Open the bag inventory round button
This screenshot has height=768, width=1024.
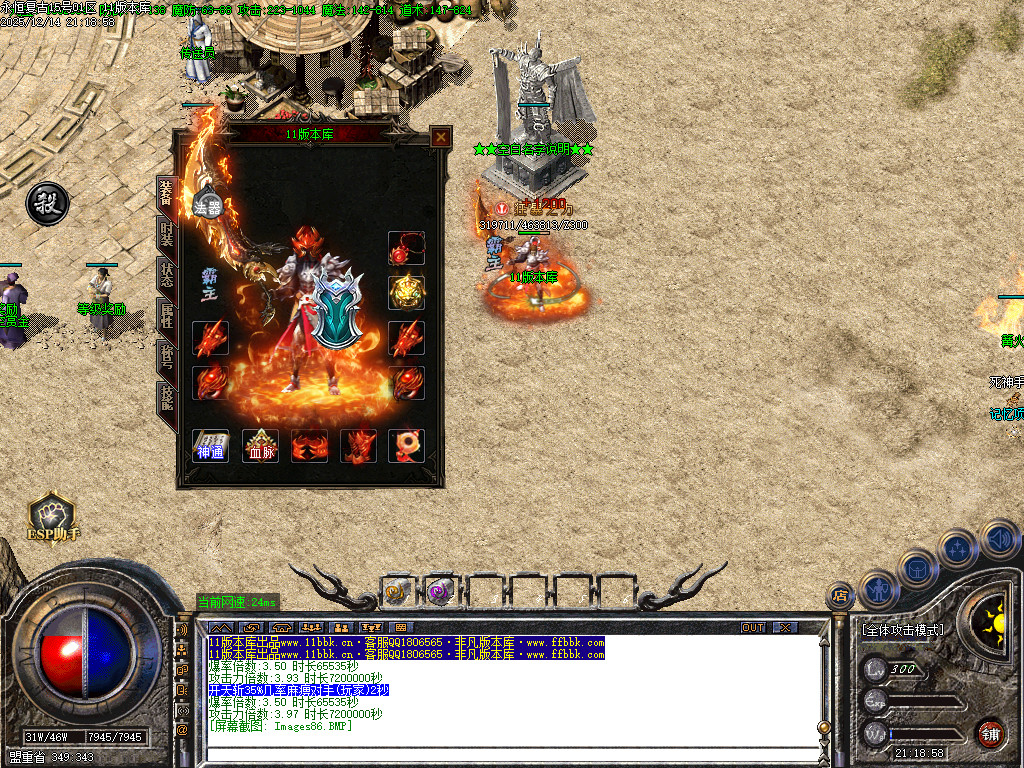pos(917,568)
